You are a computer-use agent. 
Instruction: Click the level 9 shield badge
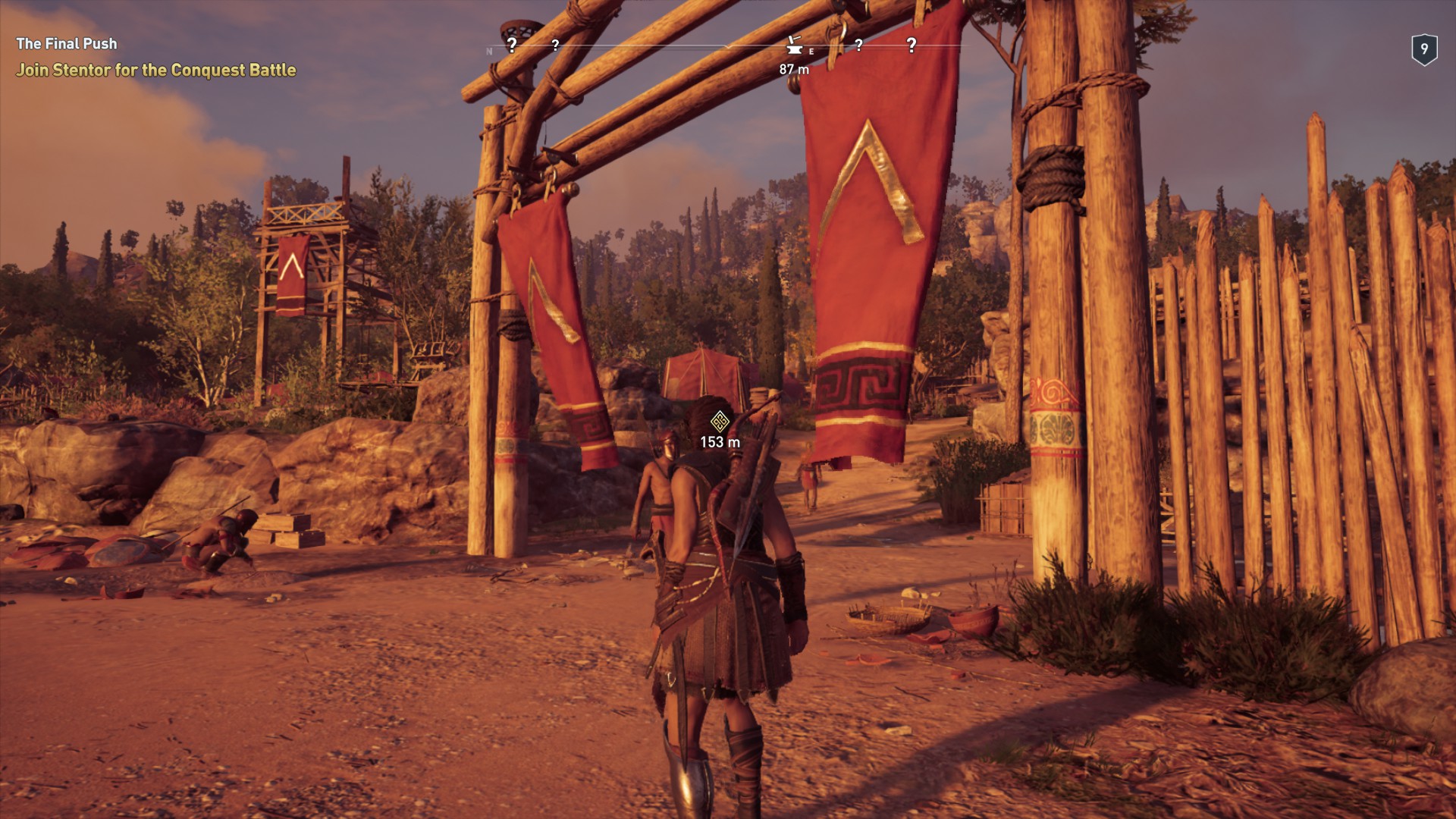point(1424,50)
